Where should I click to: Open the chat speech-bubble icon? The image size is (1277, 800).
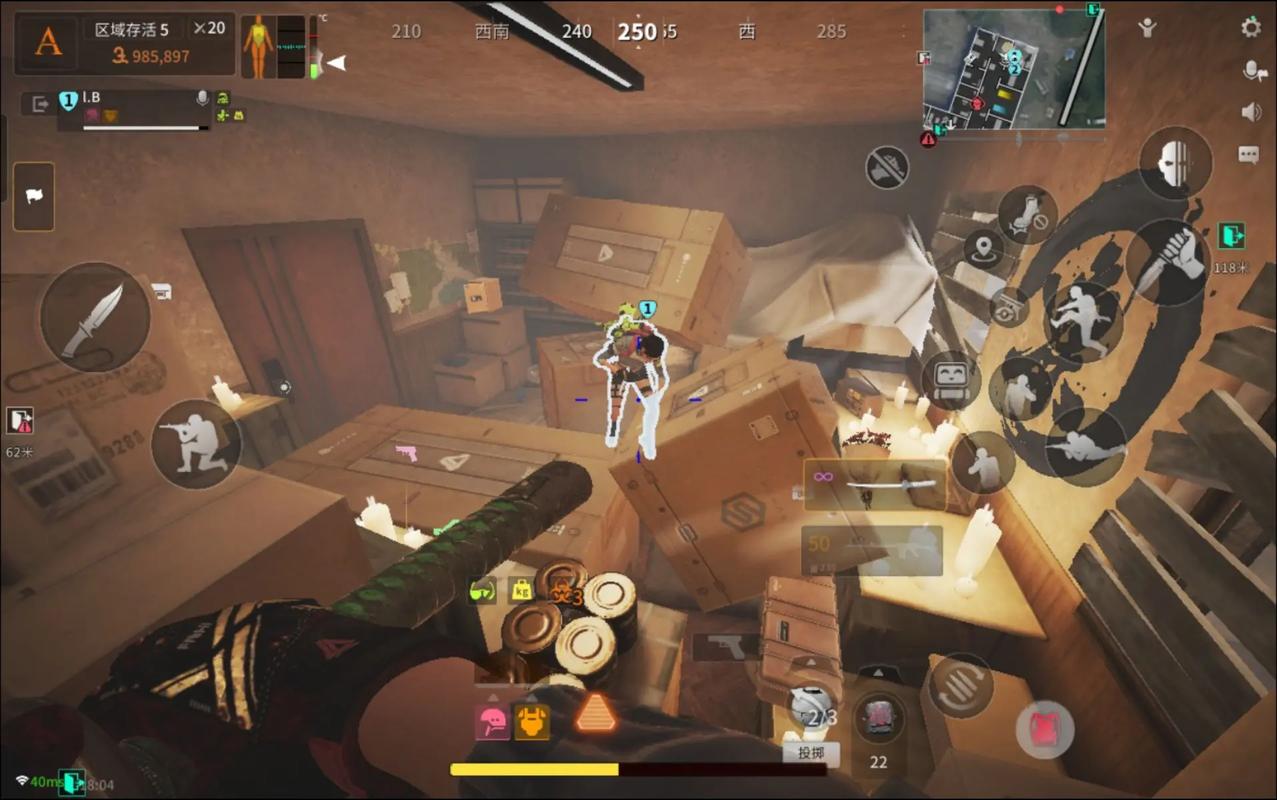click(x=1249, y=154)
